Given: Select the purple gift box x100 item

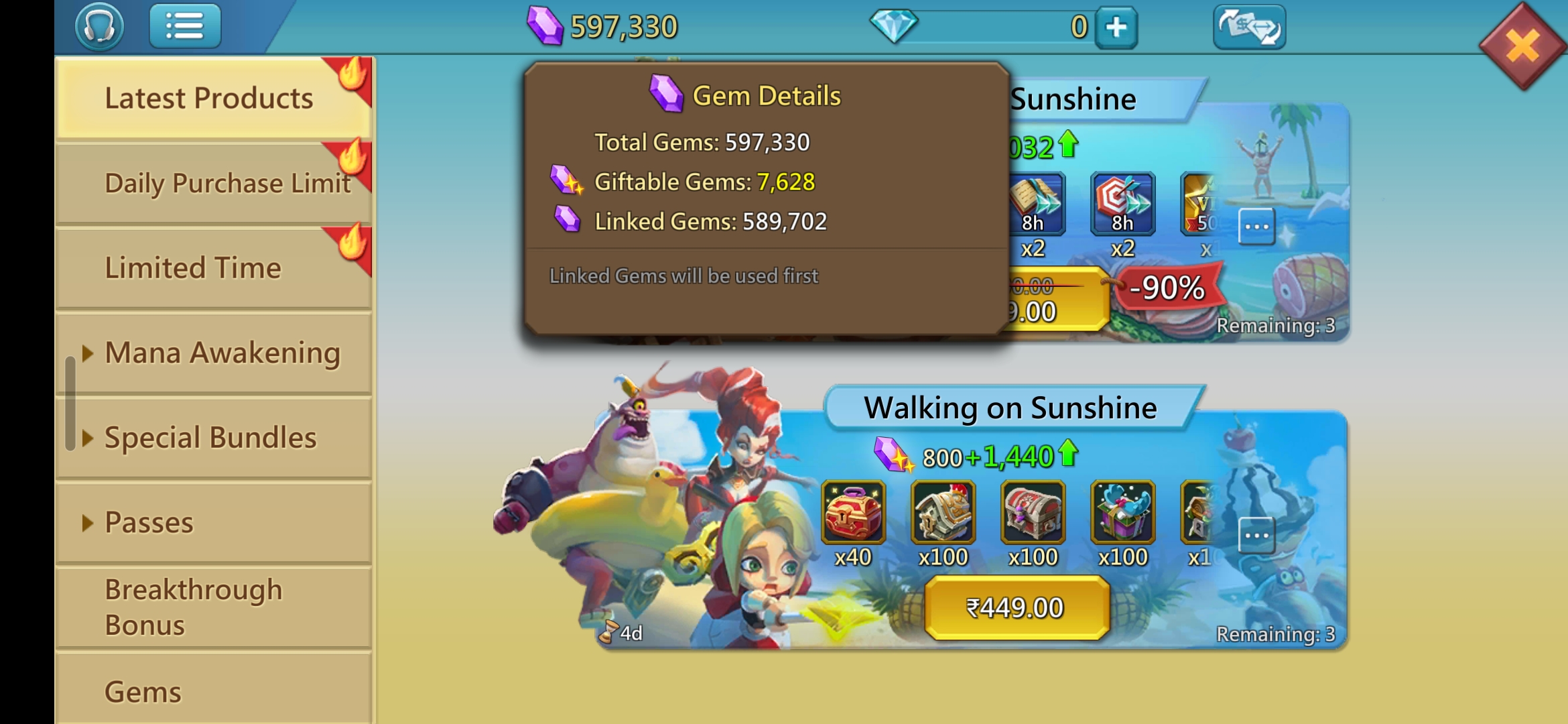Looking at the screenshot, I should pyautogui.click(x=1122, y=512).
